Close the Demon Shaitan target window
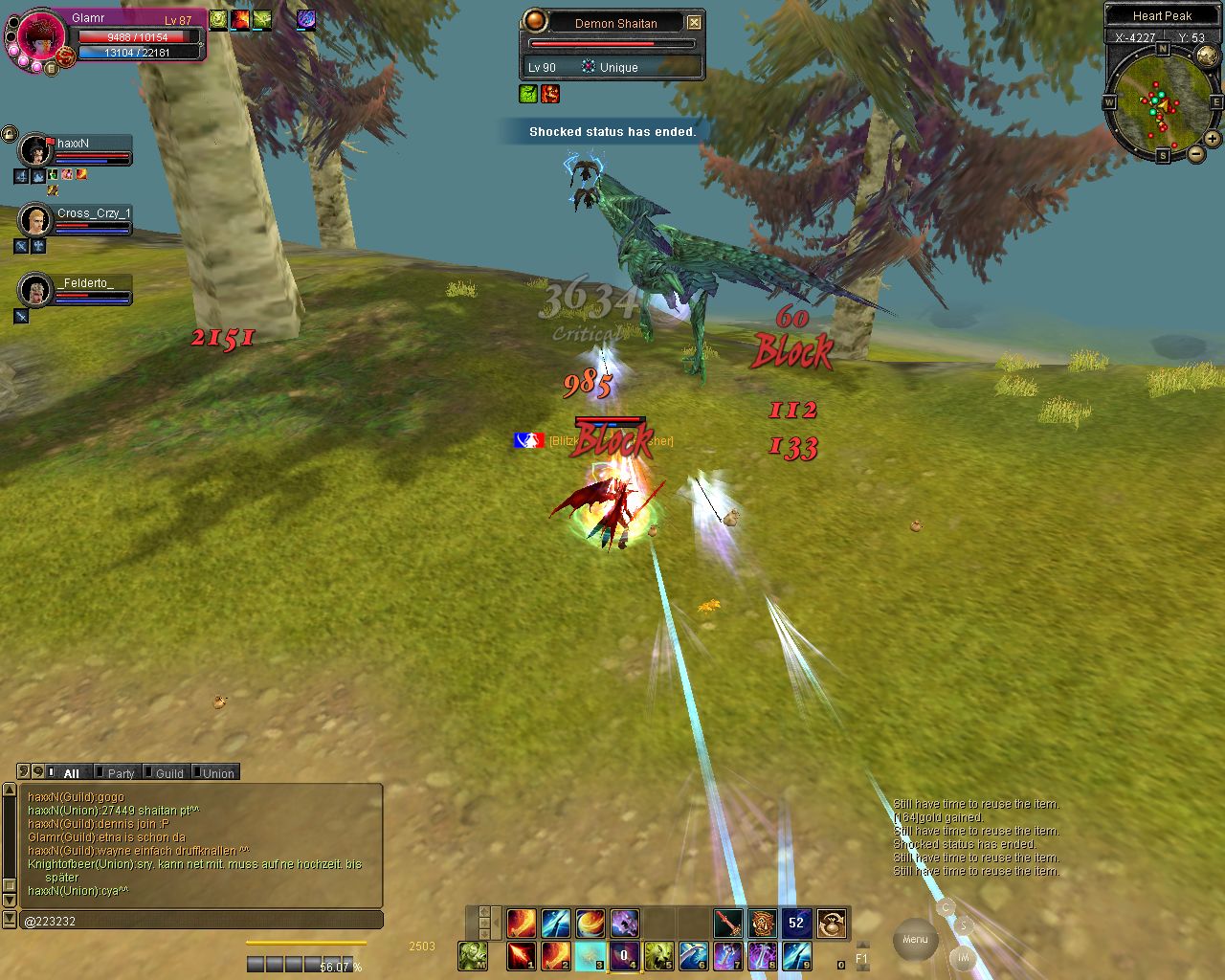 pos(695,23)
